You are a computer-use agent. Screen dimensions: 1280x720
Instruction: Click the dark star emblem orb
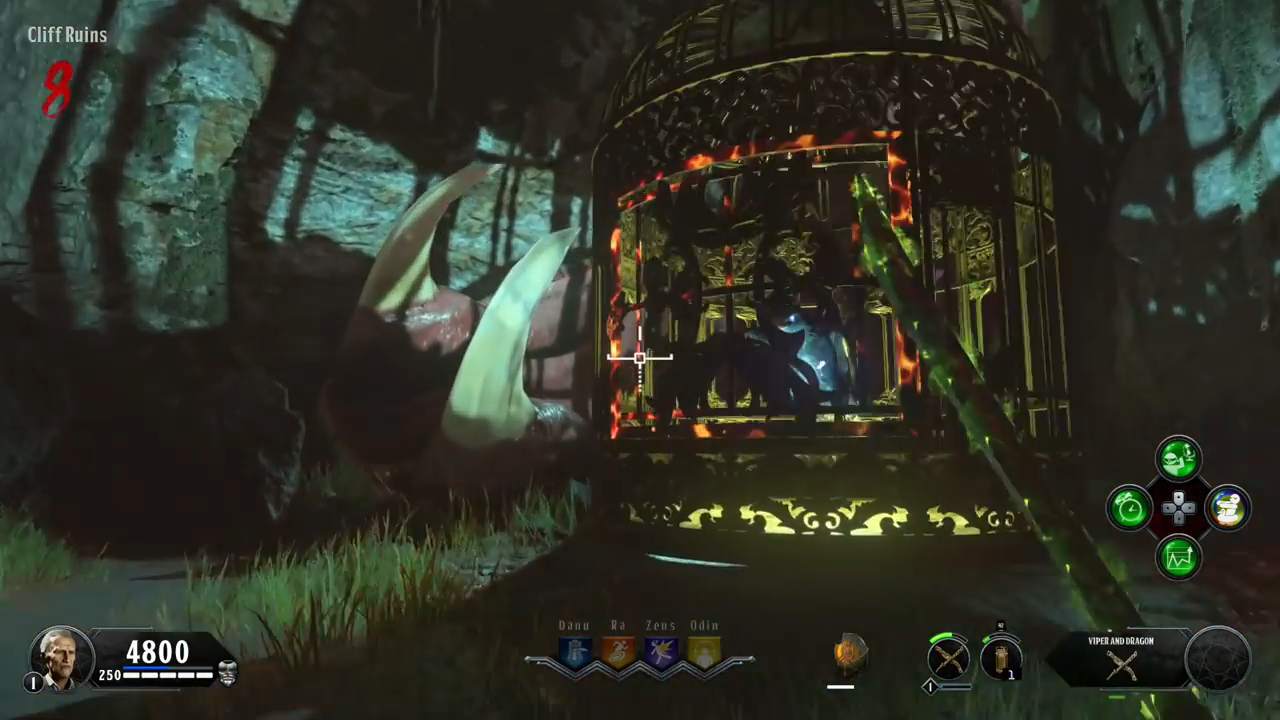pos(1217,659)
